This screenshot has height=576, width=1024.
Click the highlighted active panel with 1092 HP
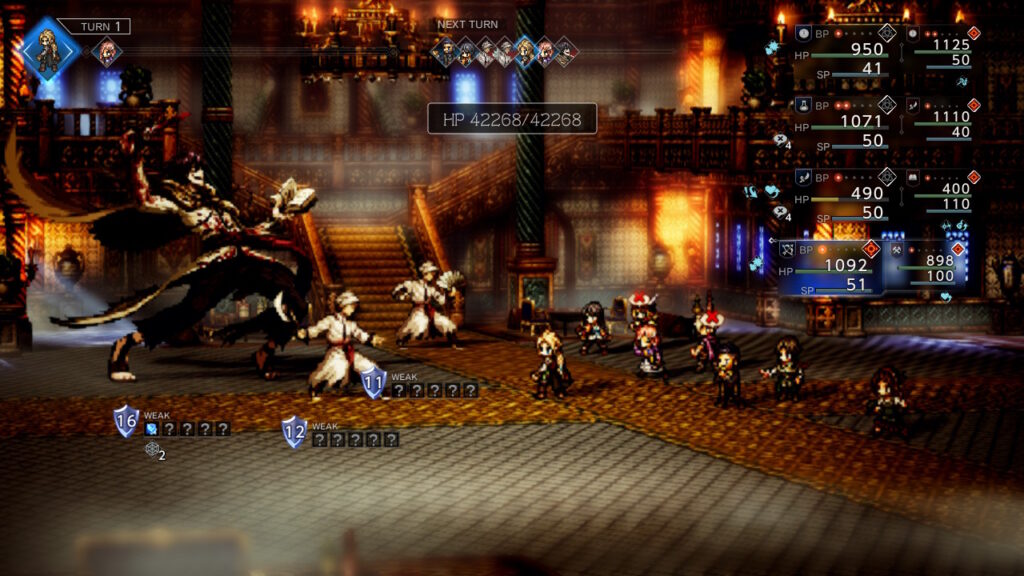[831, 267]
